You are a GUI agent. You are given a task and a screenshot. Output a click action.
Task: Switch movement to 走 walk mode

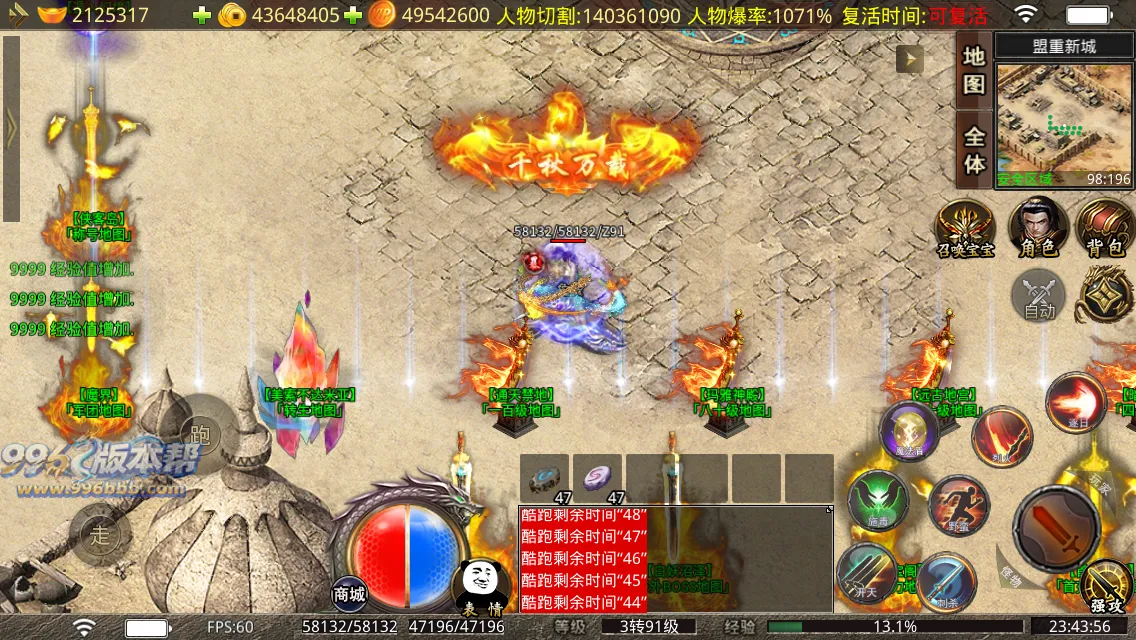click(x=100, y=535)
